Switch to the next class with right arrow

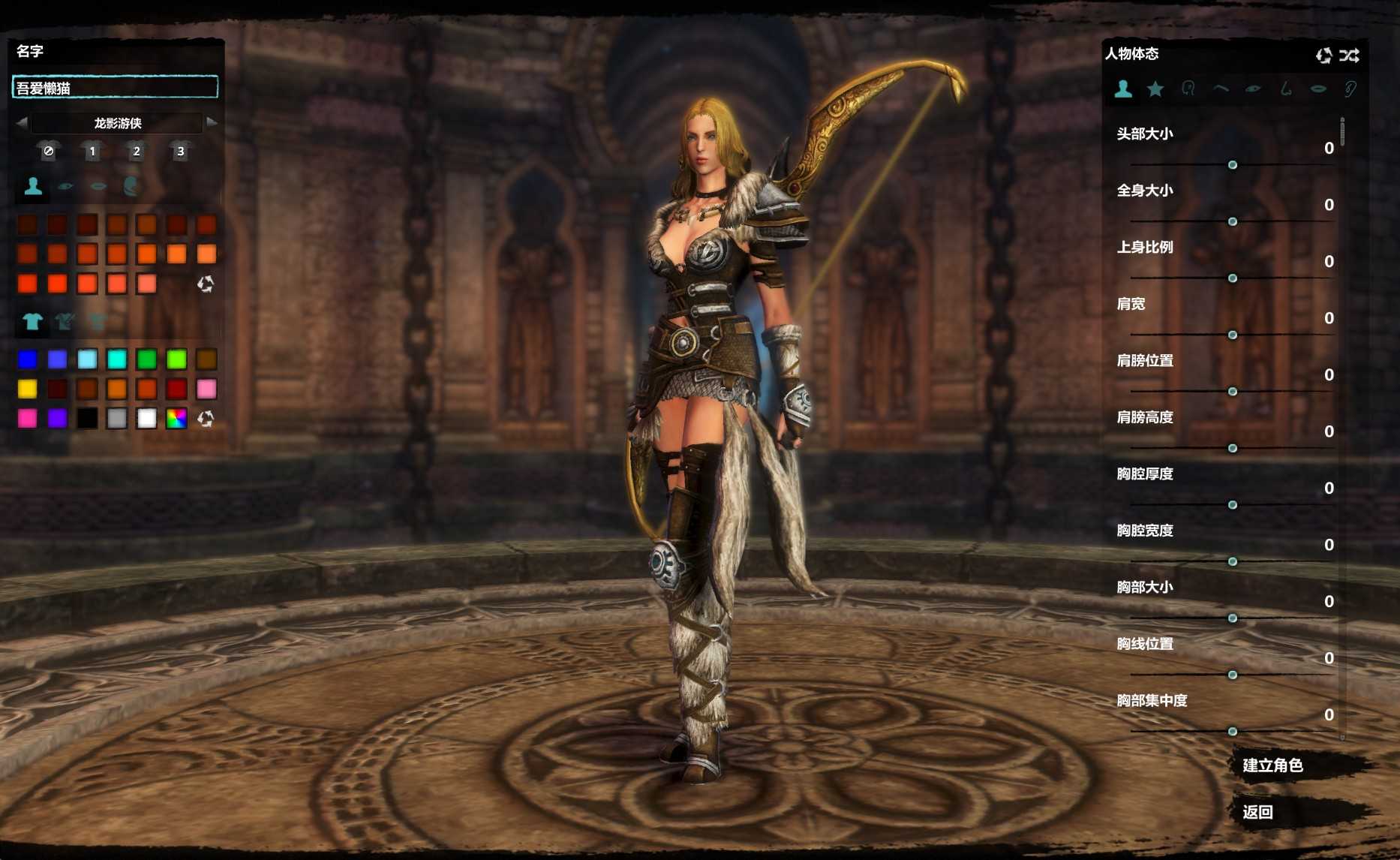tap(212, 122)
